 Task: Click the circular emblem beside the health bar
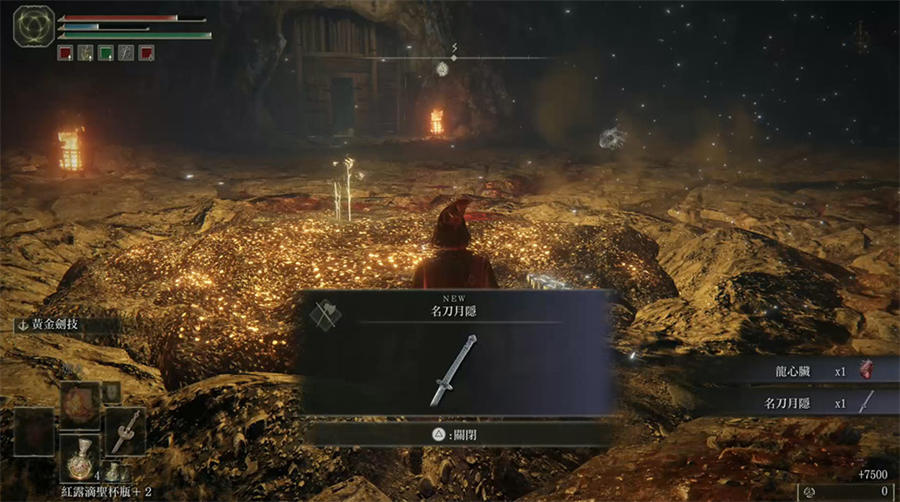[x=33, y=26]
